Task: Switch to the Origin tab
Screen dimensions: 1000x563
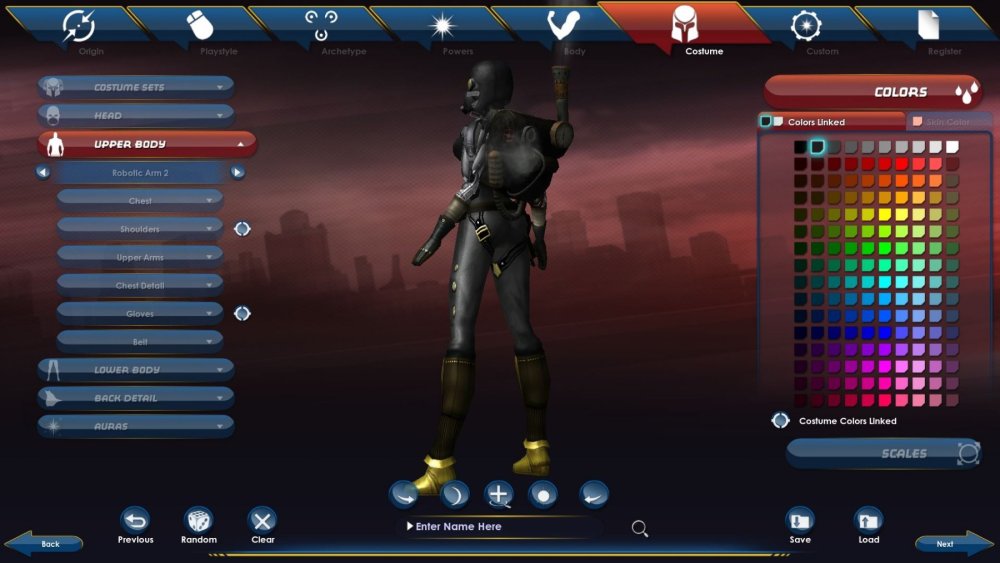Action: [x=79, y=29]
